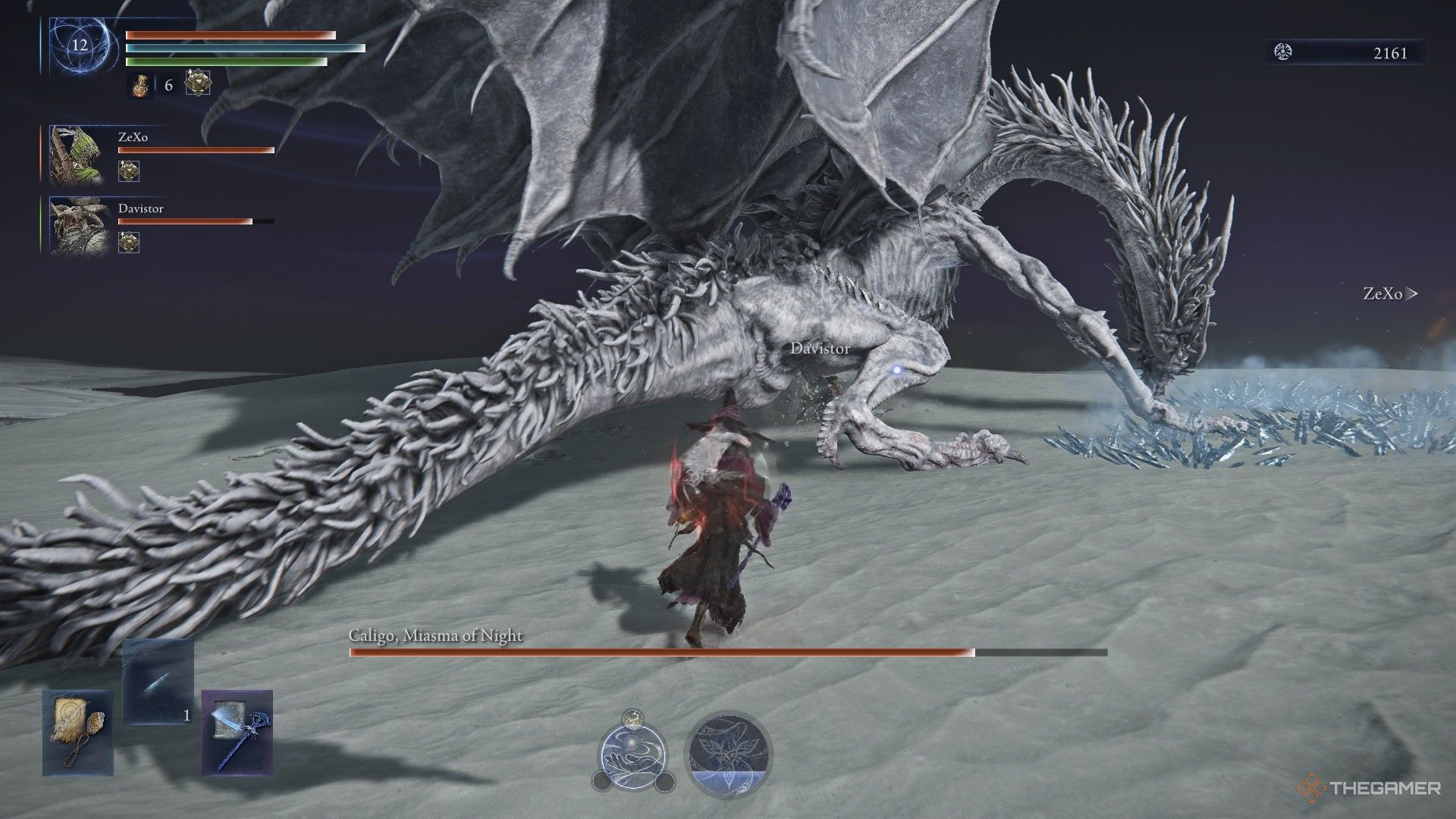Activate the ultimate art gauge icon
1456x819 pixels.
click(728, 753)
